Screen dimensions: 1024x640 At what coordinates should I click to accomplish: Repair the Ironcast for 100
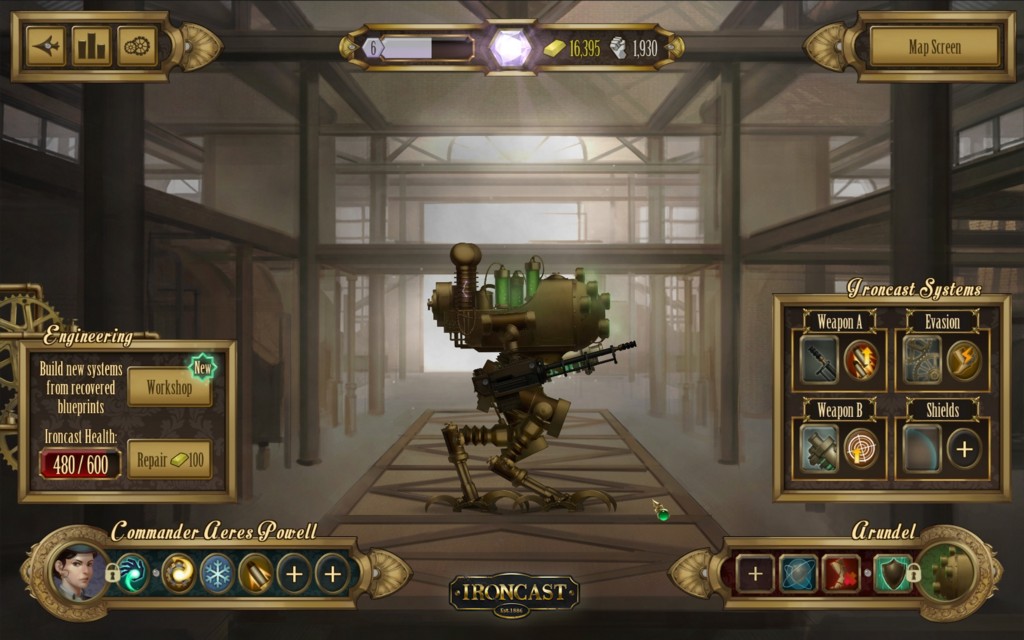169,460
